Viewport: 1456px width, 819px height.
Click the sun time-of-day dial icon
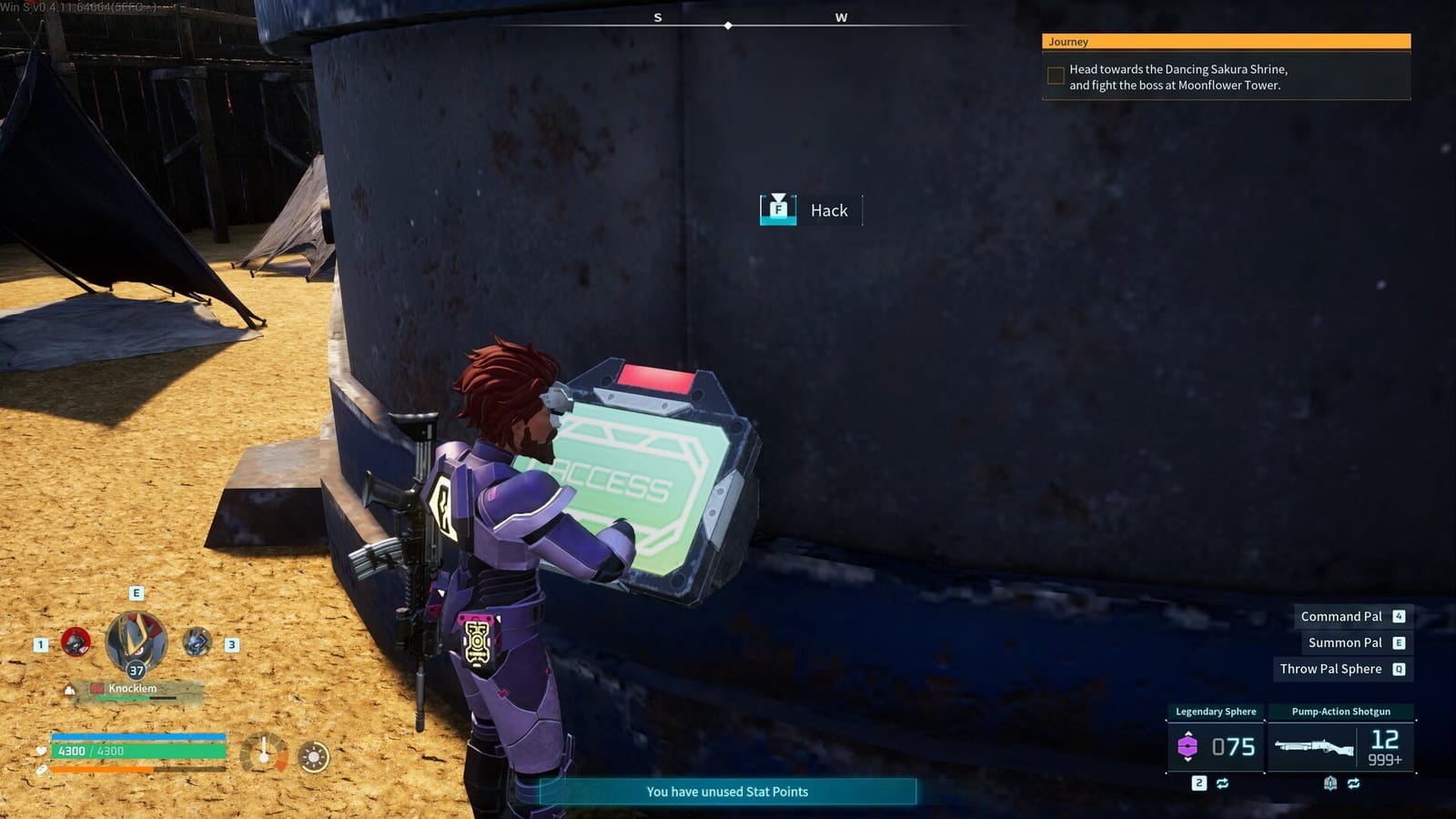[313, 756]
